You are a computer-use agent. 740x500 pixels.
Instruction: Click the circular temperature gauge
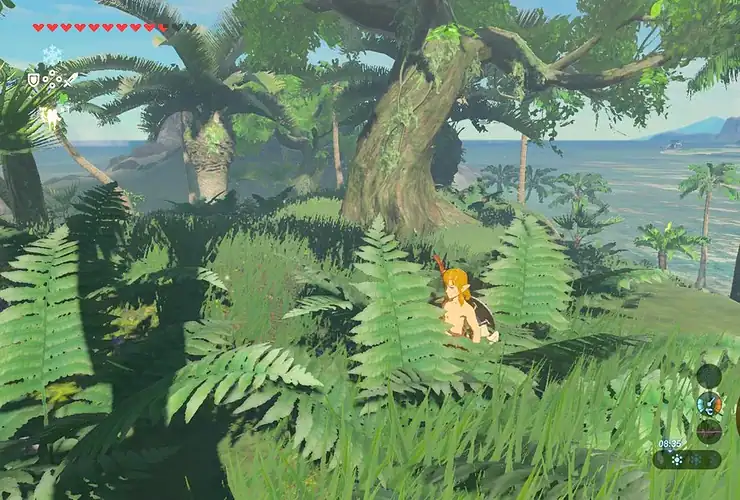(709, 404)
